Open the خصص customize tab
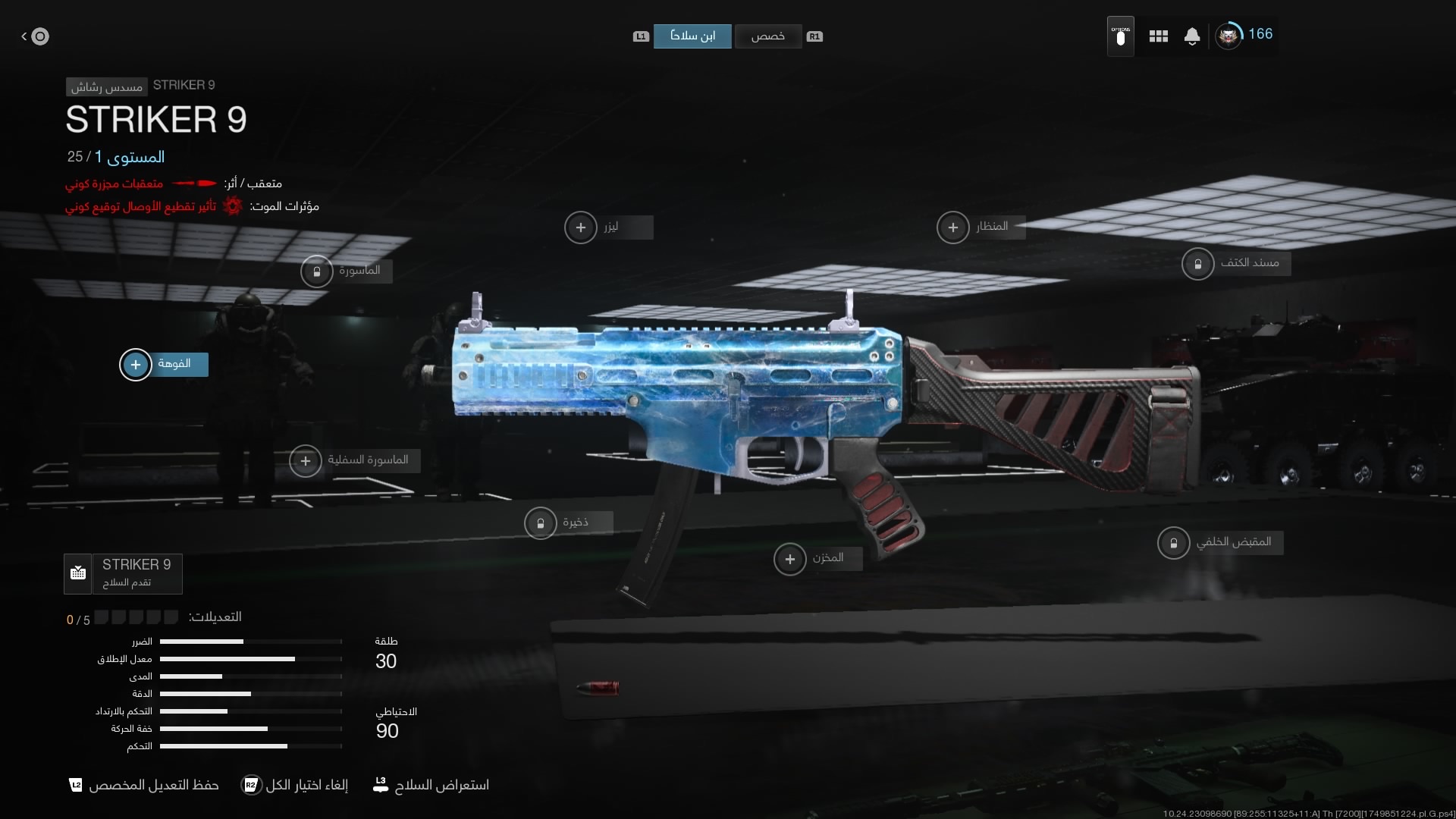Image resolution: width=1456 pixels, height=819 pixels. [767, 36]
